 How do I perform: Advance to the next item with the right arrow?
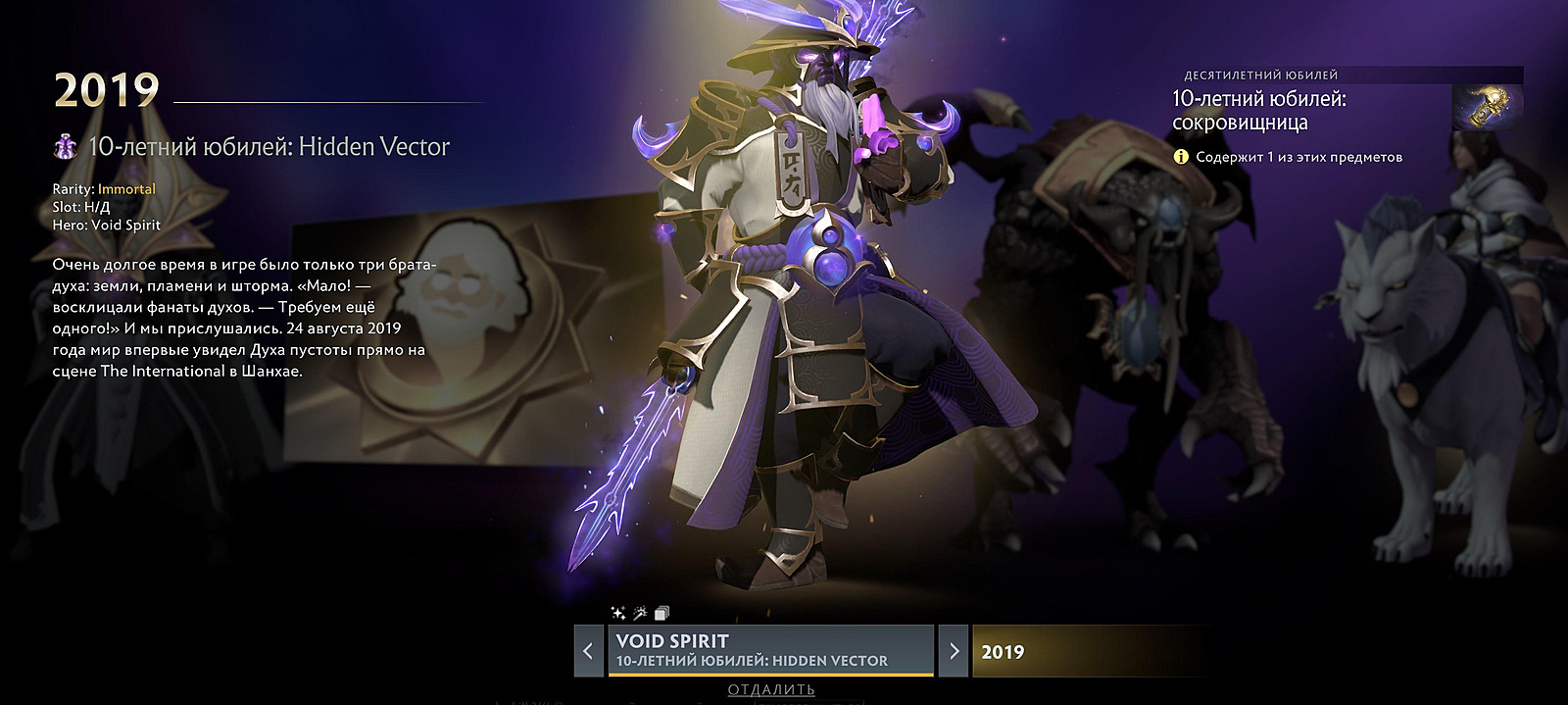(954, 650)
